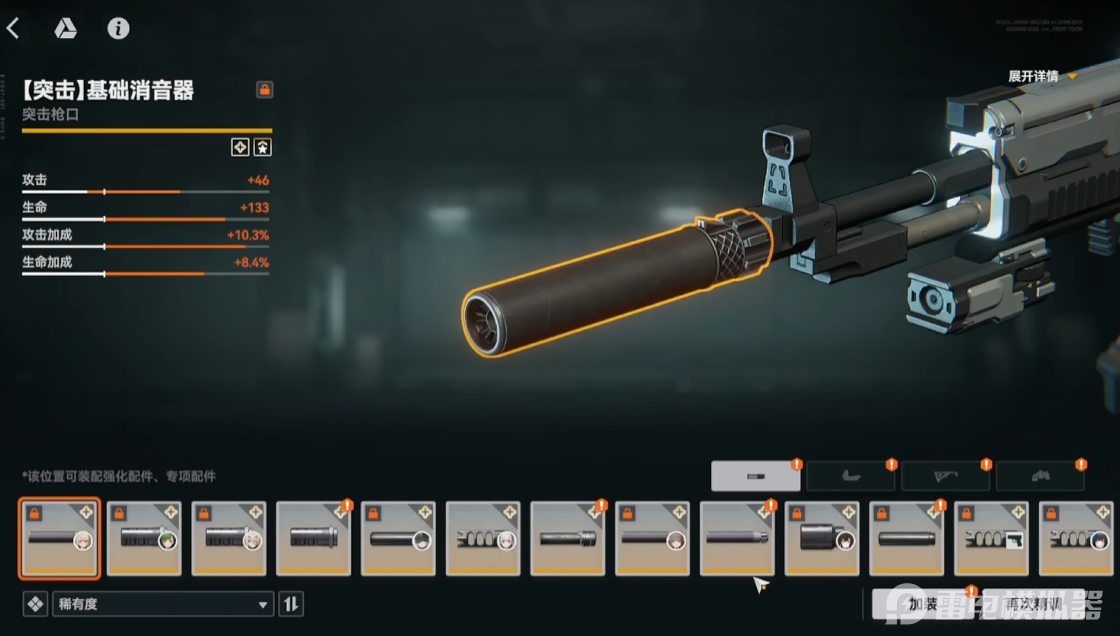
Task: Expand details via 展开详情
Action: click(x=1042, y=76)
